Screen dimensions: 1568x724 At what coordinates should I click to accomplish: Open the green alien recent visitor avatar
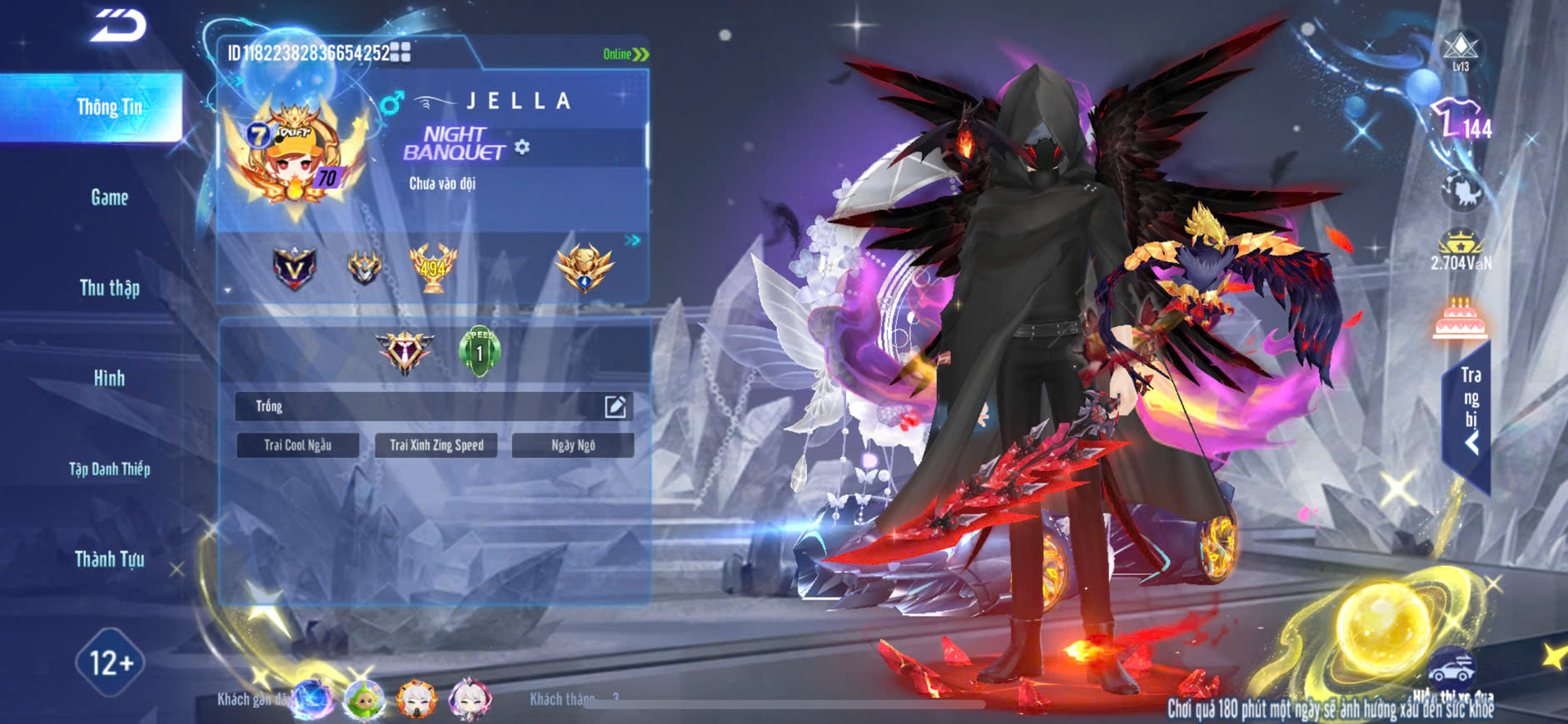[364, 699]
